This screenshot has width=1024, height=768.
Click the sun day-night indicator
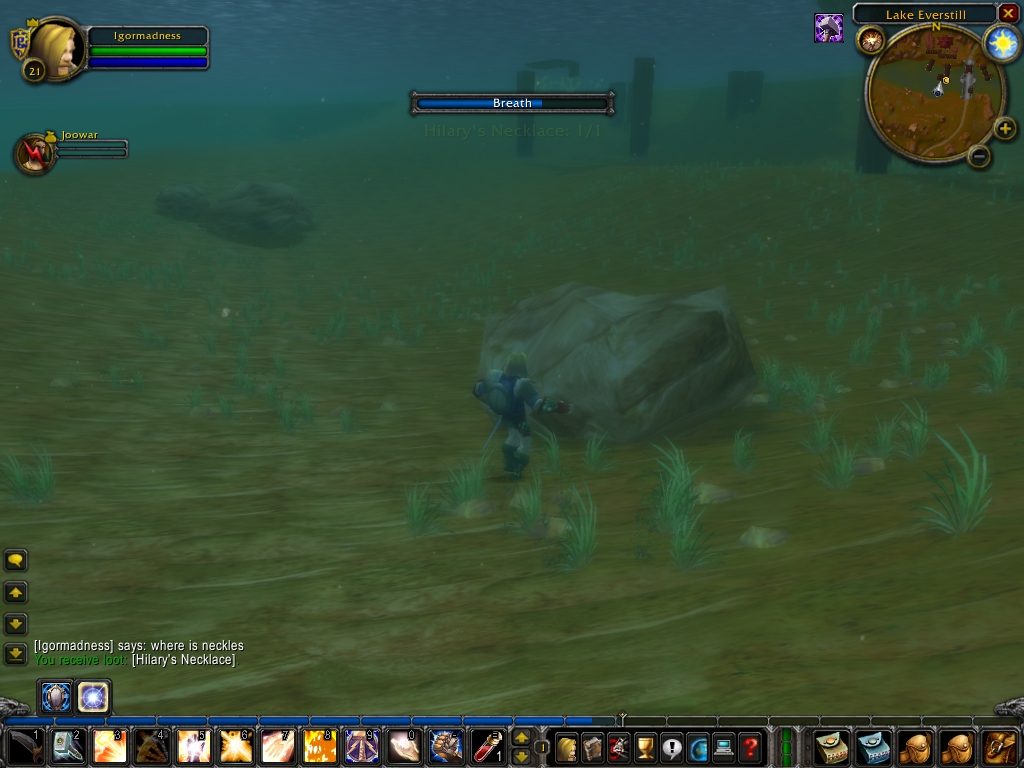click(1001, 43)
